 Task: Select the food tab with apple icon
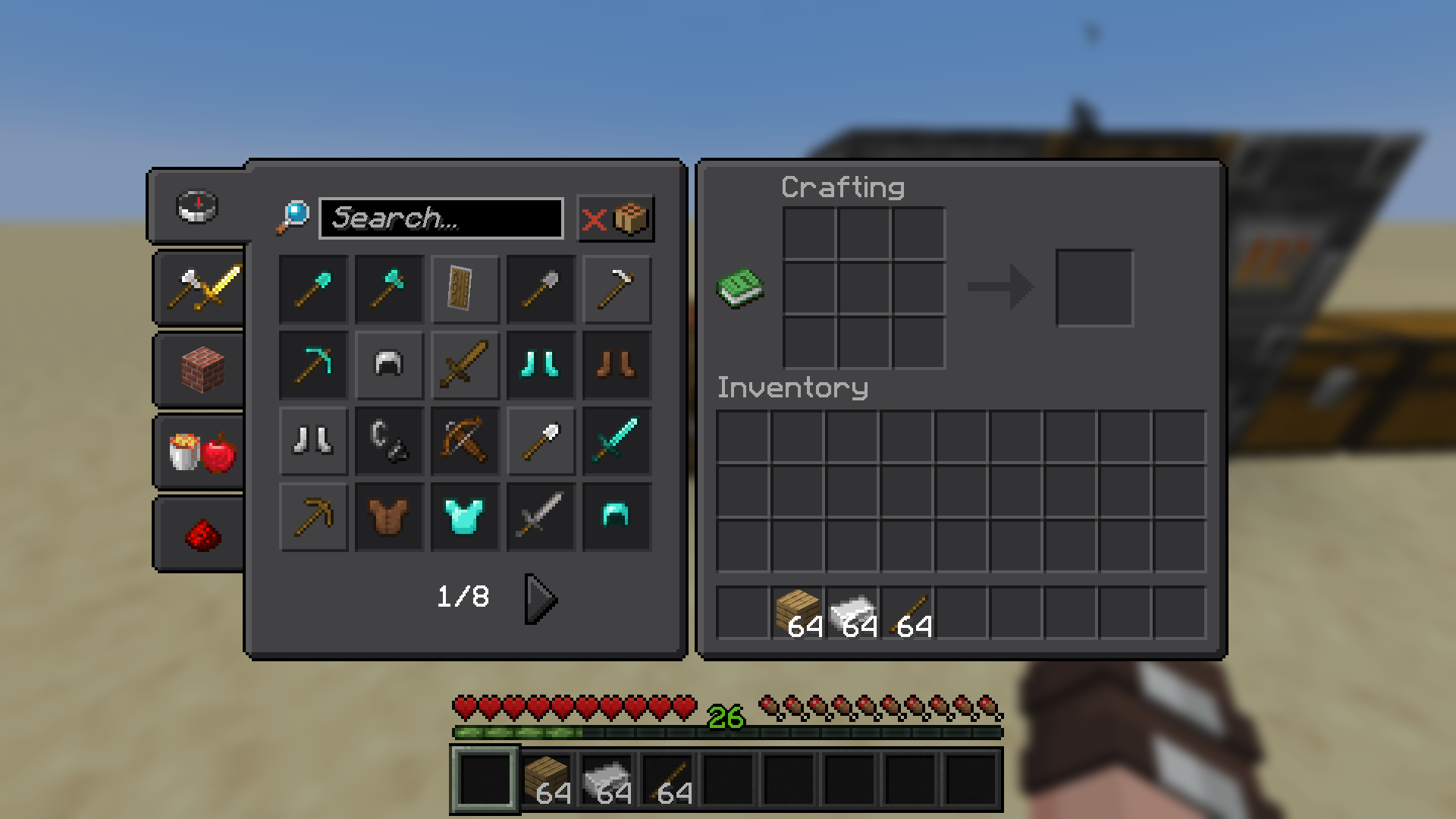pyautogui.click(x=199, y=451)
